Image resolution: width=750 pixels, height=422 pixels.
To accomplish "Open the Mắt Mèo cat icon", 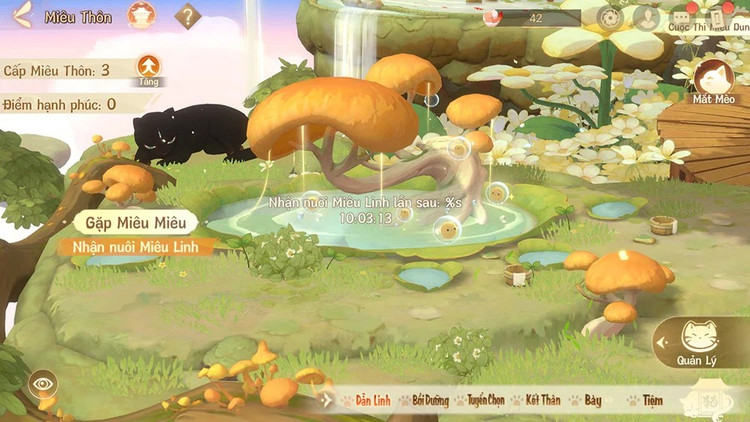I will click(x=714, y=80).
